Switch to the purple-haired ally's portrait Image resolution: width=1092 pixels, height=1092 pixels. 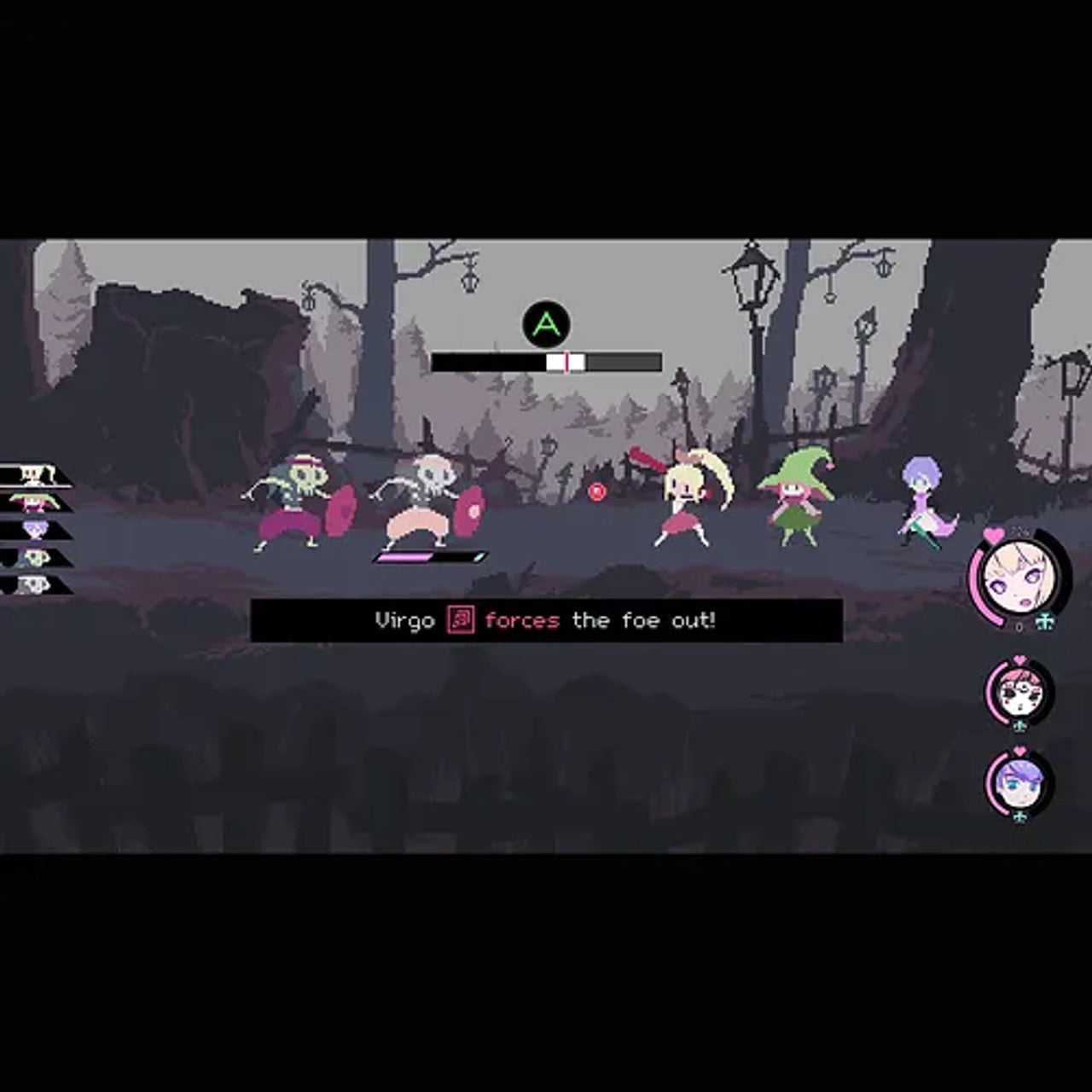tap(1020, 785)
